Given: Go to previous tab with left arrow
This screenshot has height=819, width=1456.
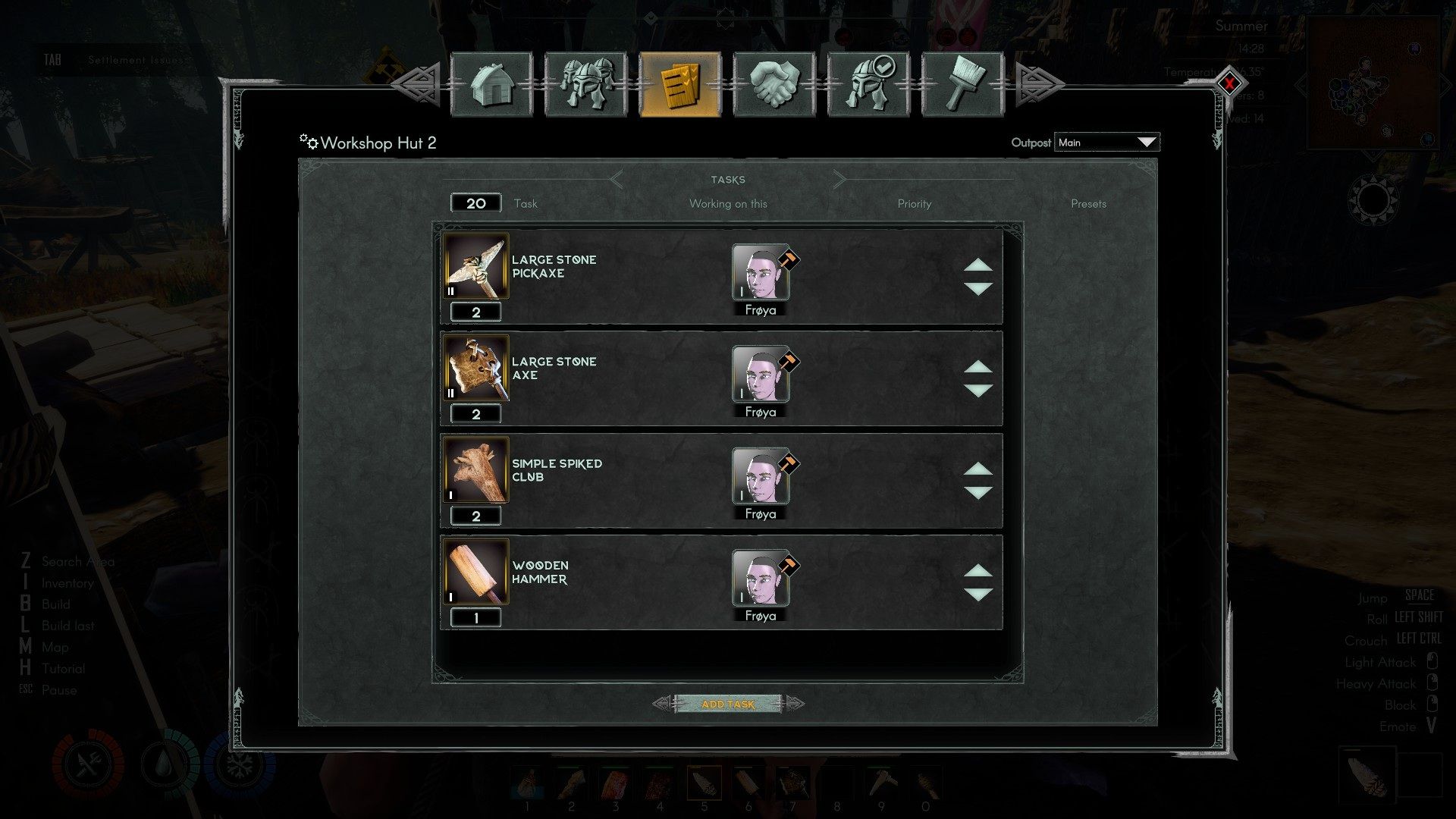Looking at the screenshot, I should tap(419, 83).
